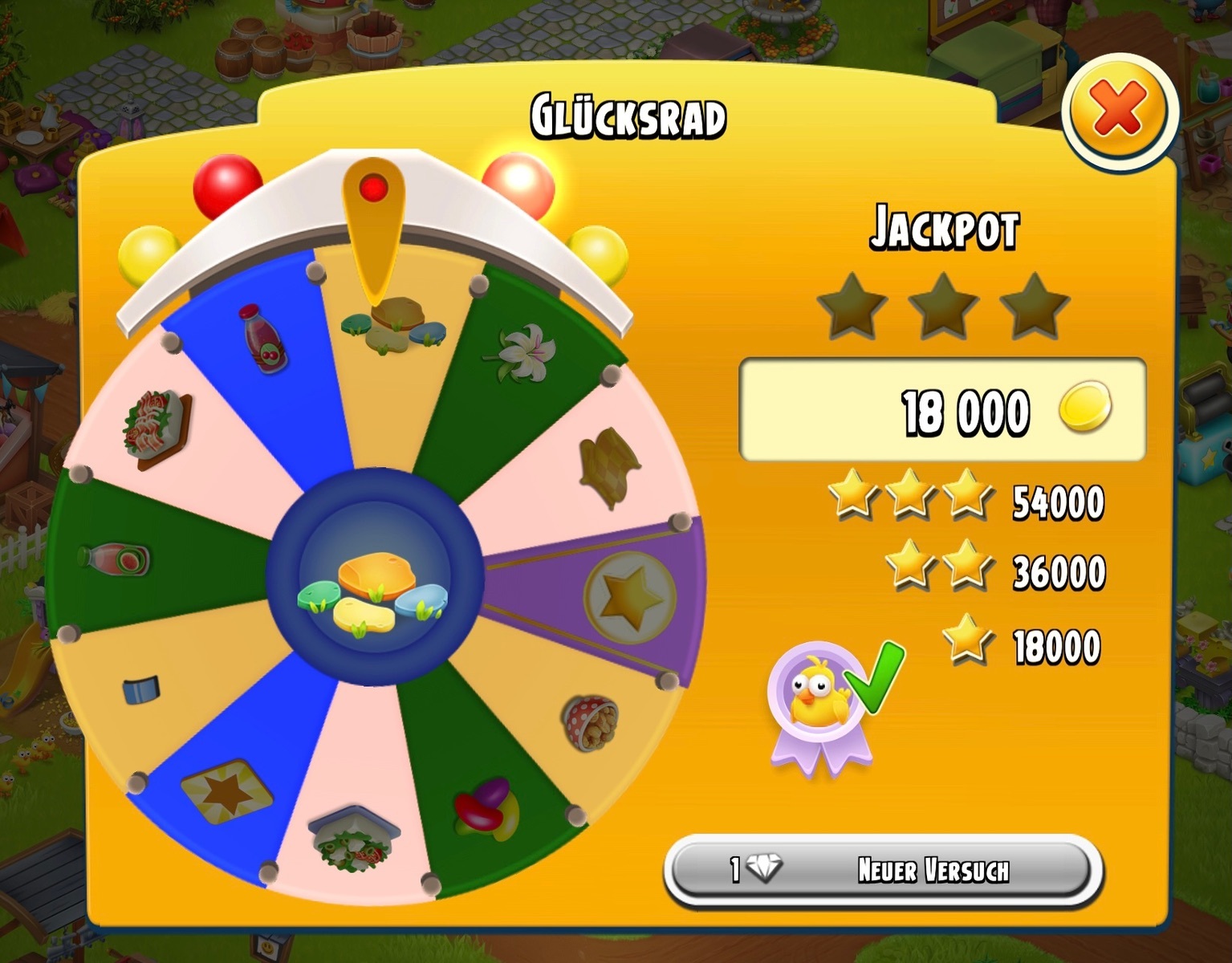Click the wheel's center hub

375,578
